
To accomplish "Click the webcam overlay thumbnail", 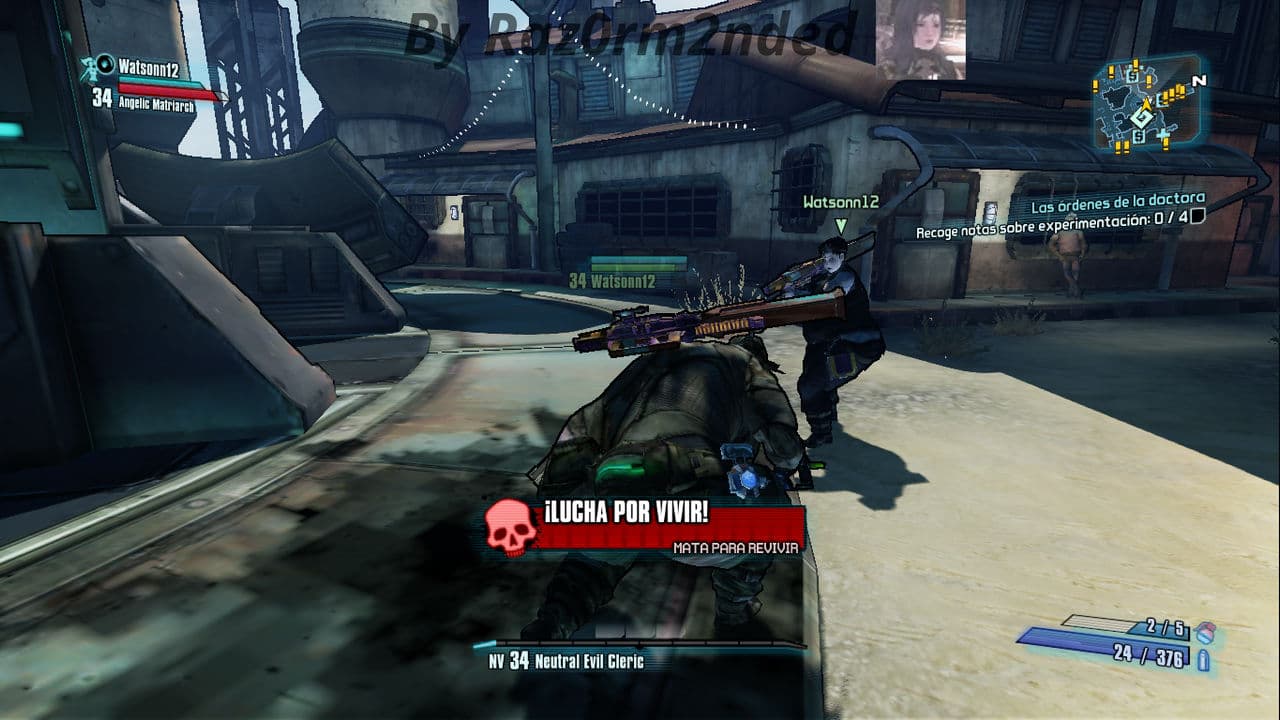I will coord(920,40).
